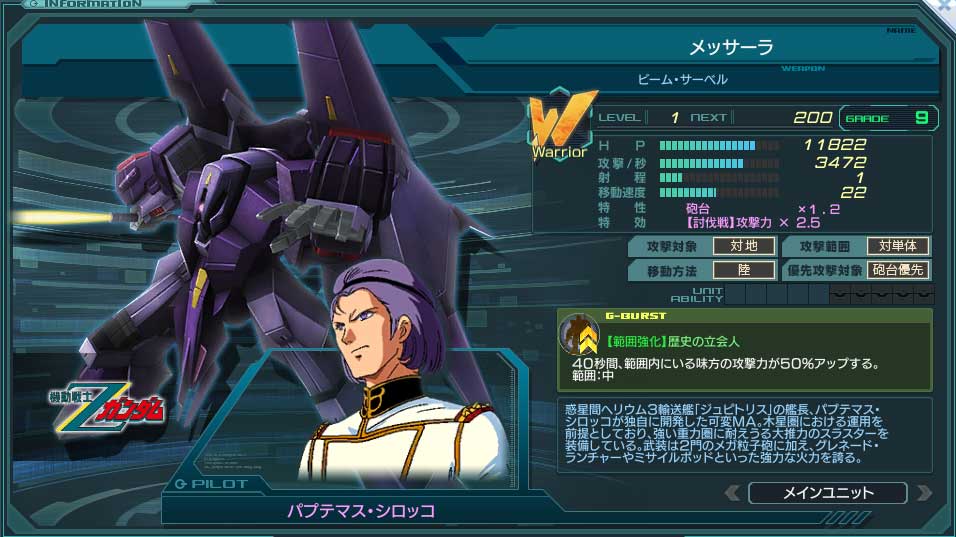Select the メインユニット button
The width and height of the screenshot is (956, 537).
[827, 493]
